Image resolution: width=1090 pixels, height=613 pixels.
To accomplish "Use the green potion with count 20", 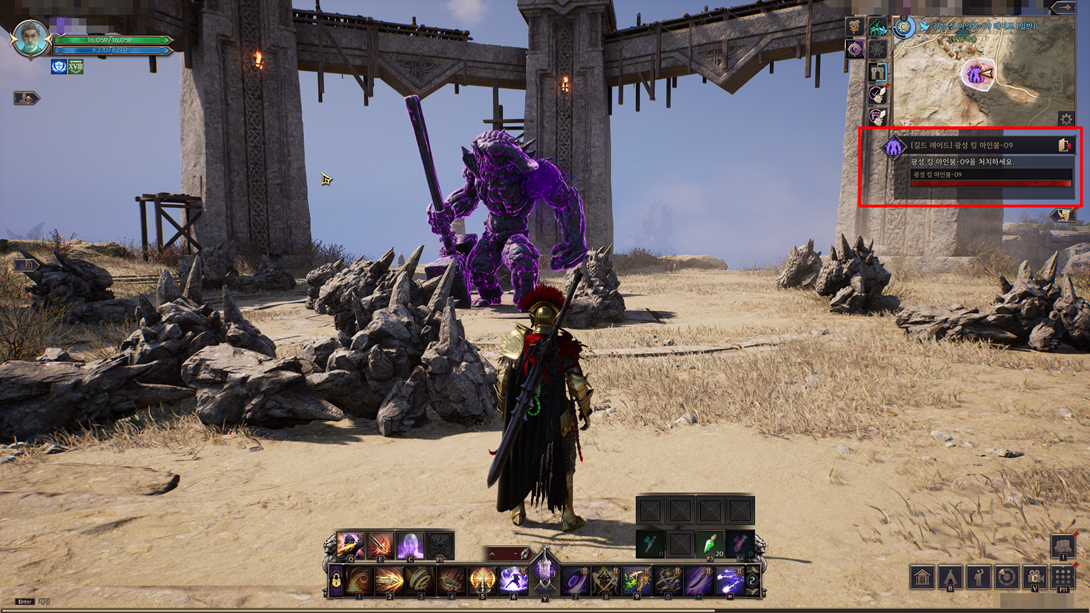I will (x=710, y=545).
